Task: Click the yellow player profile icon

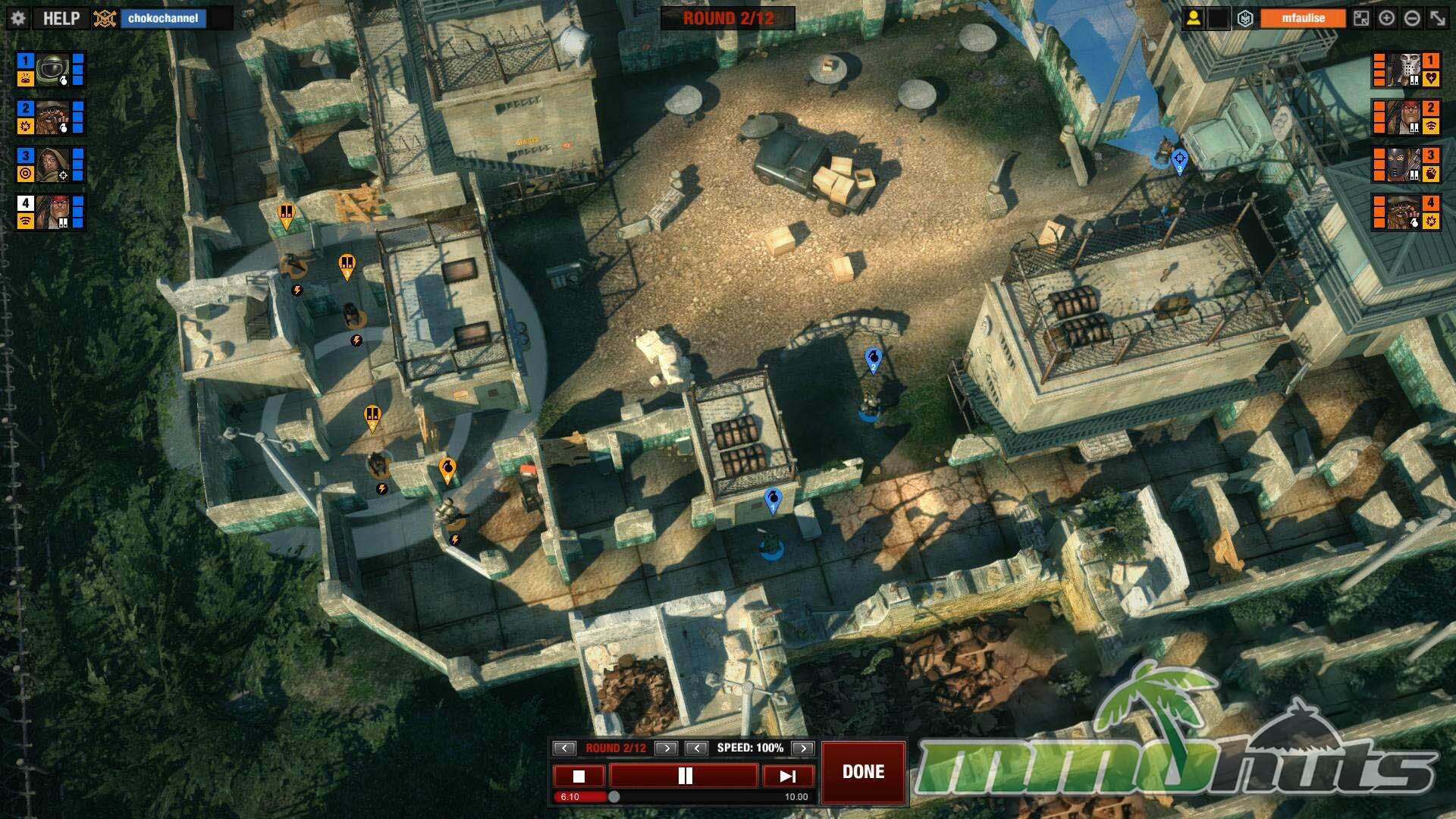Action: 1193,18
